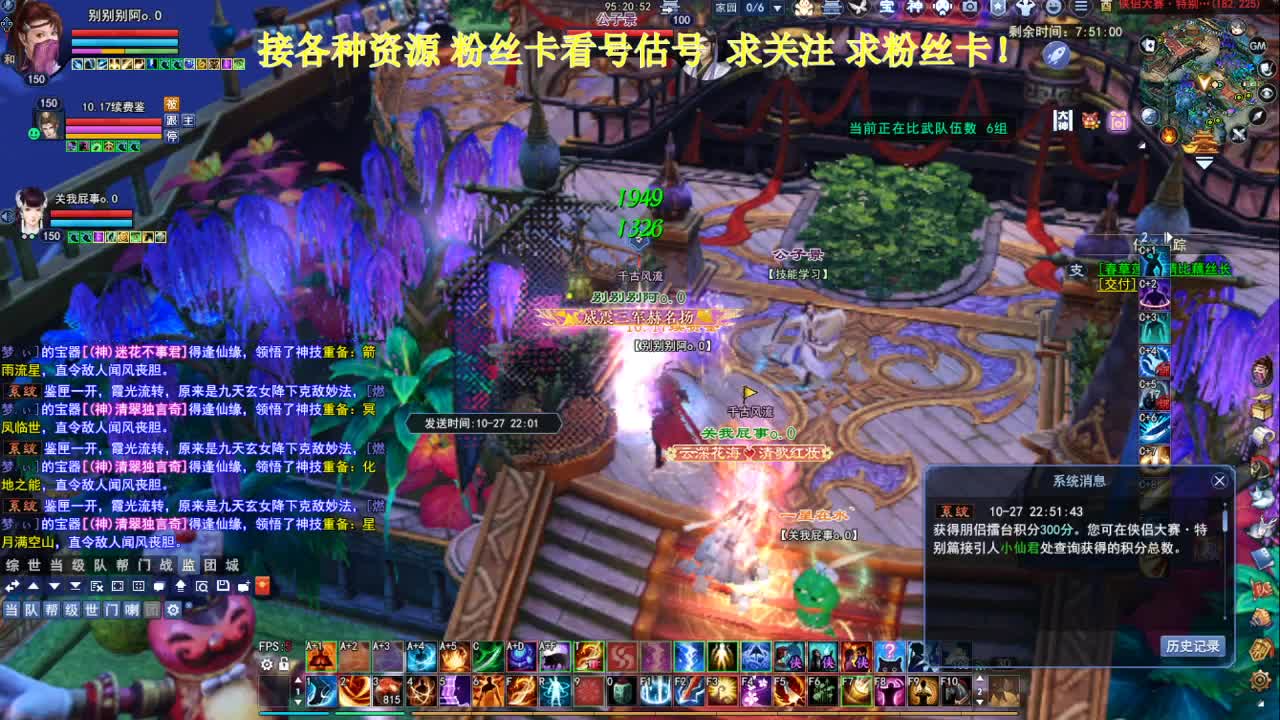Toggle the lock icon on the skill bar
The image size is (1280, 720).
[x=283, y=664]
